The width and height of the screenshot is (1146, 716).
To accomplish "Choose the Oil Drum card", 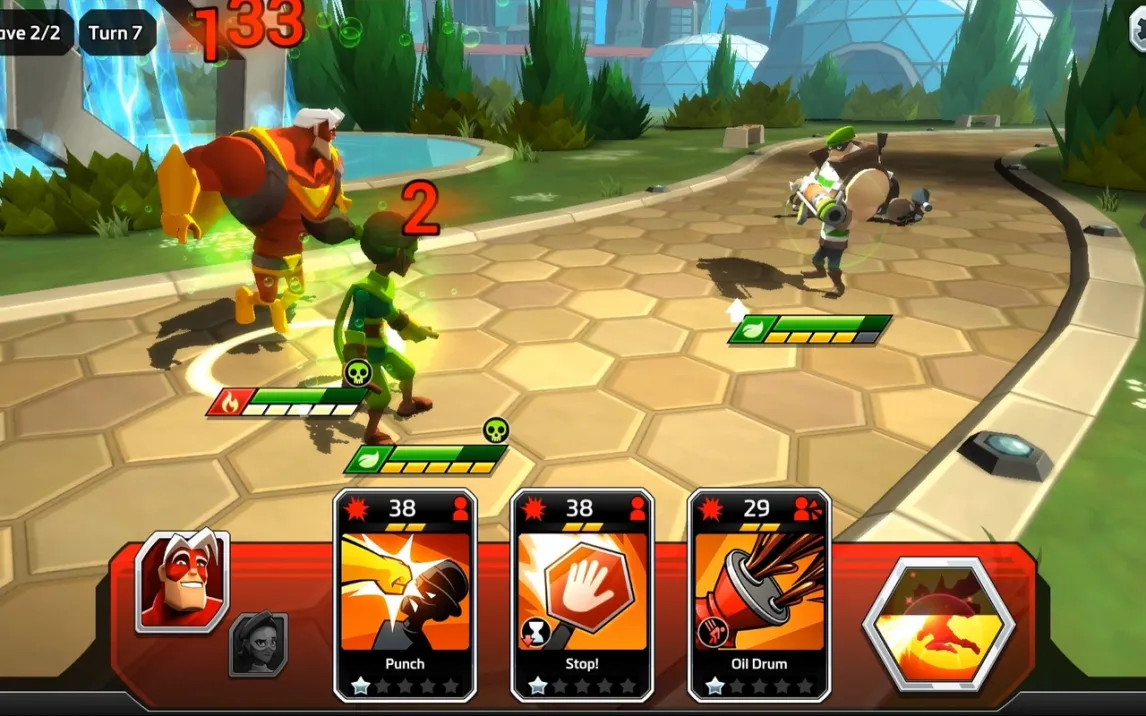I will tap(758, 594).
